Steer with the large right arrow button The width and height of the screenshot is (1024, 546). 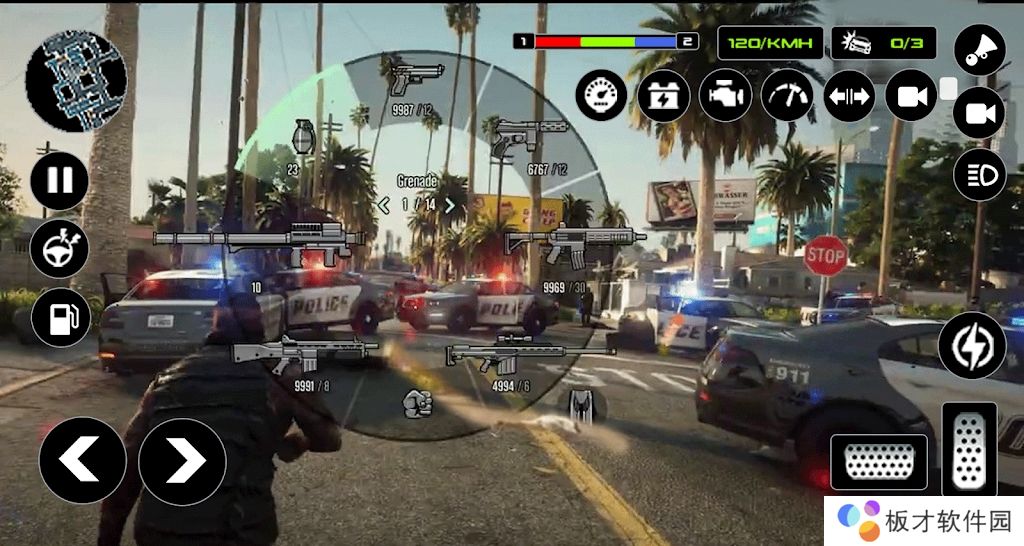coord(182,460)
